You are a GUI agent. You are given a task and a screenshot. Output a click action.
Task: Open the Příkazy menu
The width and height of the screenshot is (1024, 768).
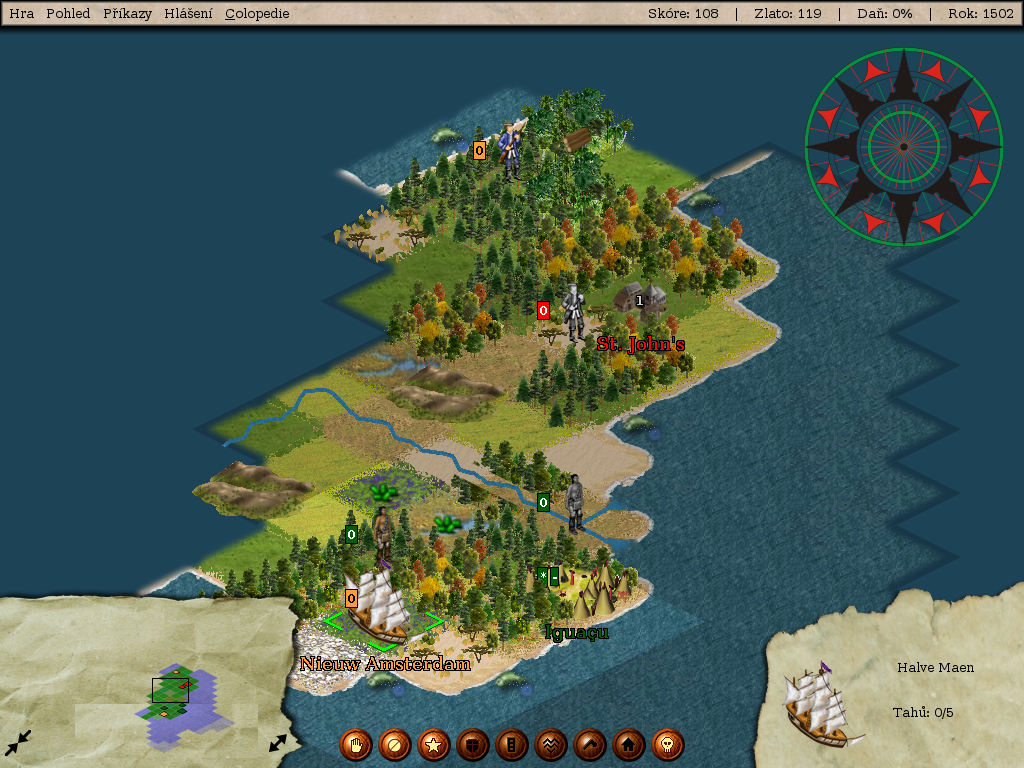pyautogui.click(x=127, y=14)
